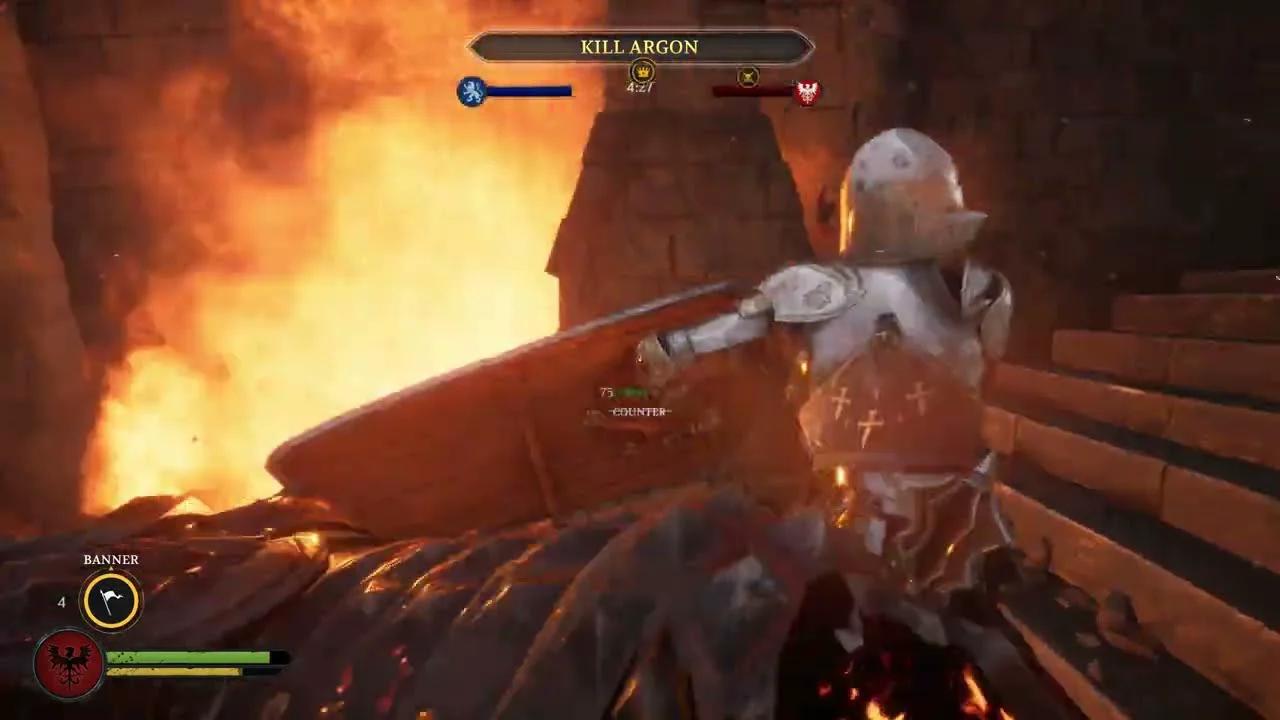
Task: Toggle the match timer showing 4:27
Action: [x=640, y=88]
